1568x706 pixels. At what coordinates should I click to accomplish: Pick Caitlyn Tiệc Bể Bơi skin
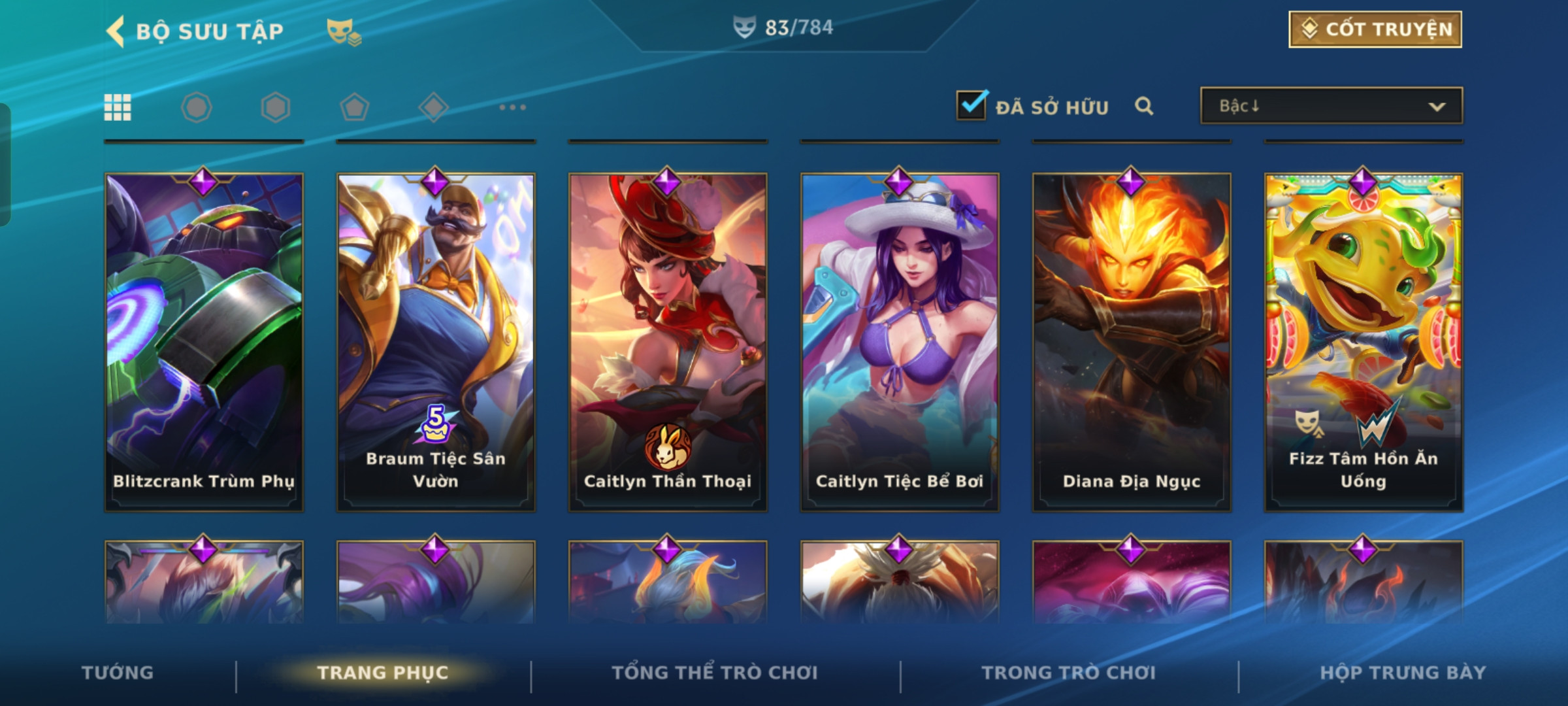point(900,341)
